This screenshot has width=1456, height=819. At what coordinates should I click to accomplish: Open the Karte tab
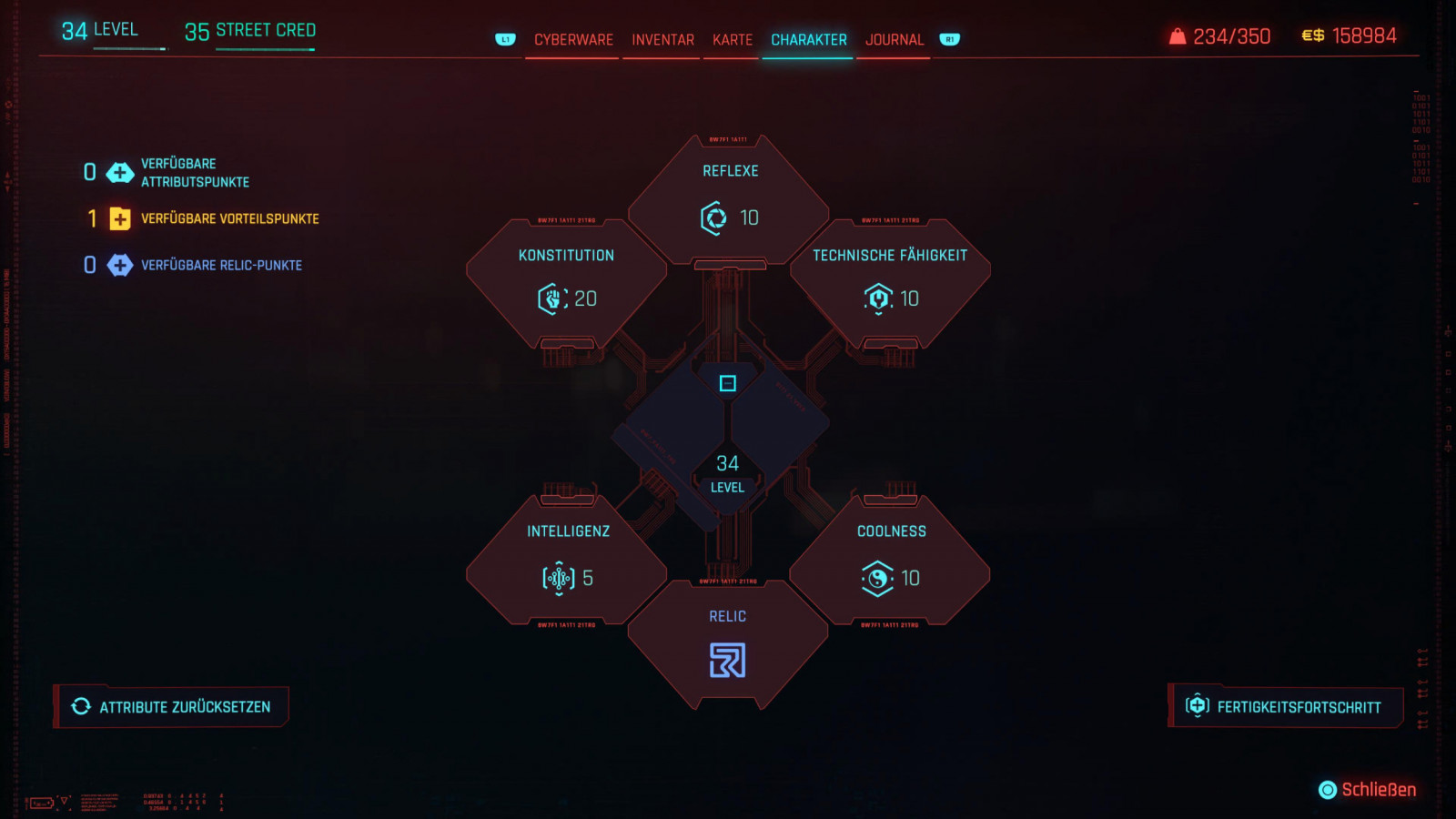[x=732, y=40]
